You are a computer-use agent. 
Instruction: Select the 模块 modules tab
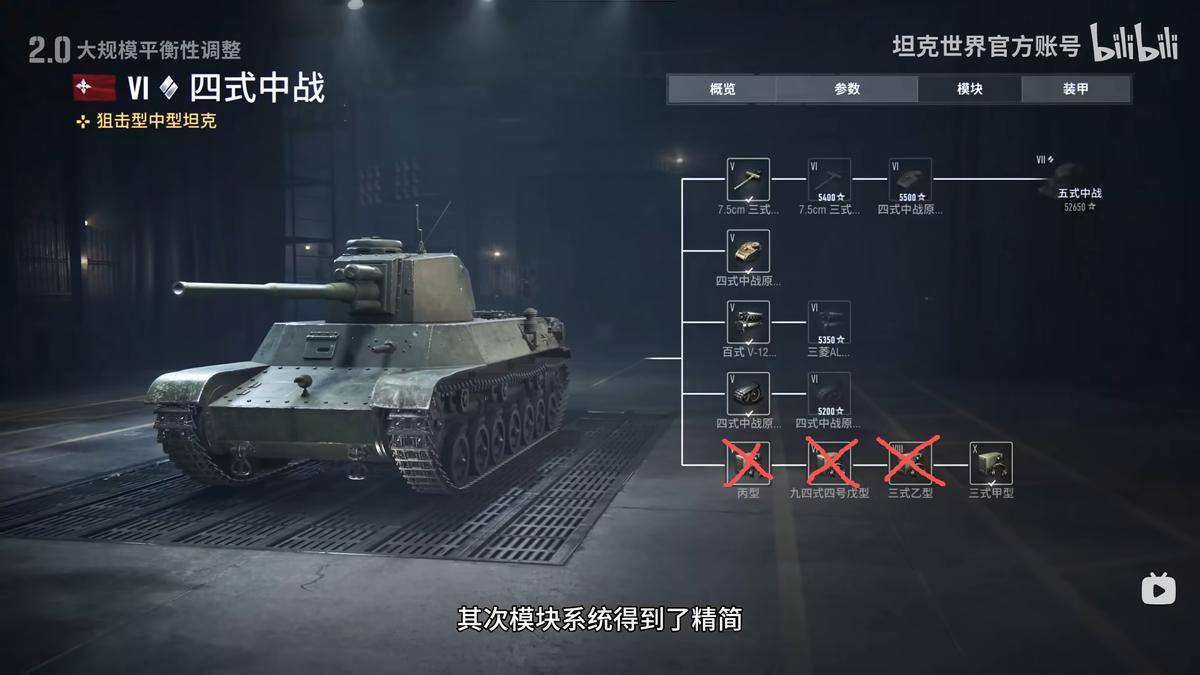point(969,89)
